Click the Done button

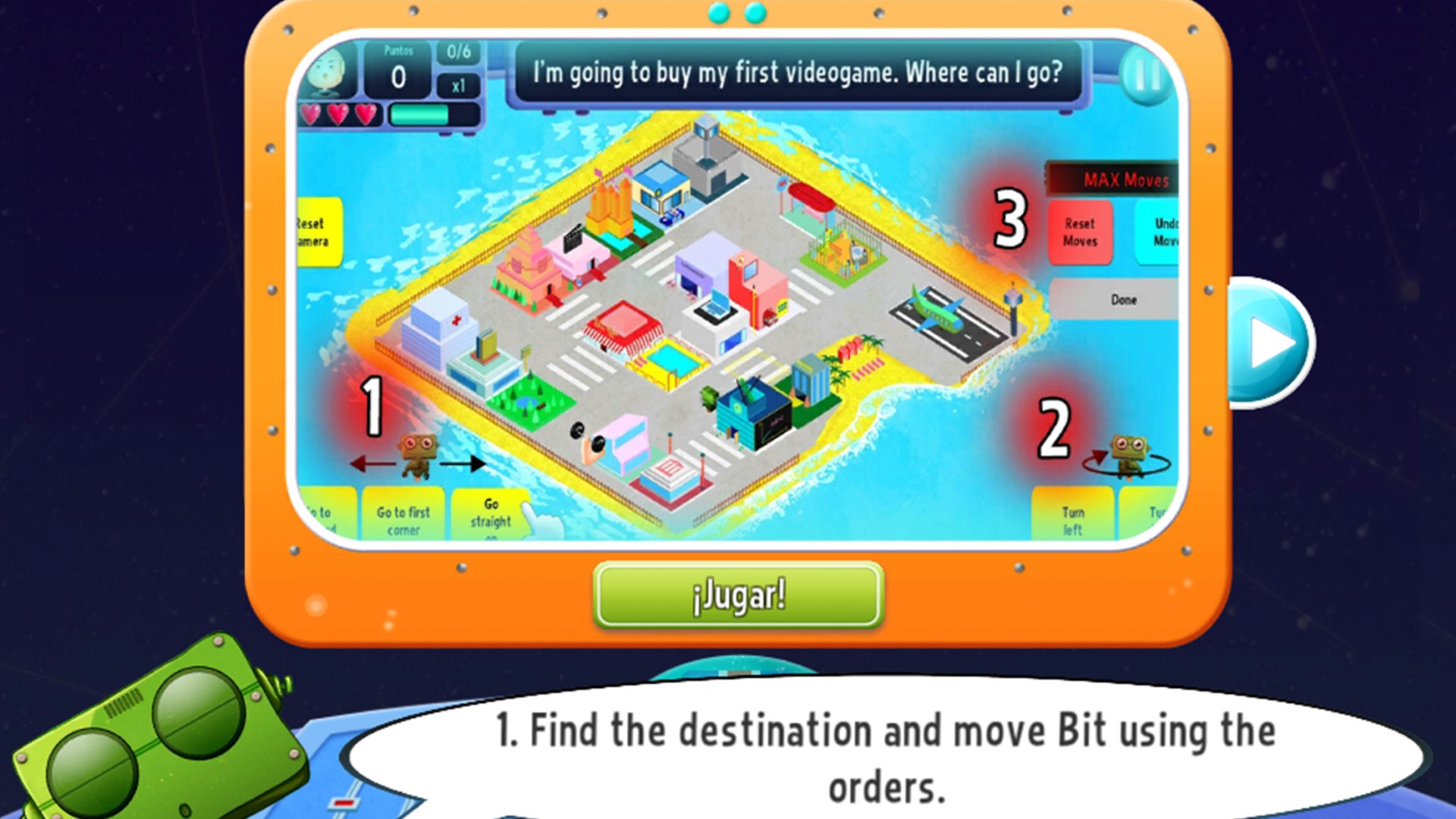[x=1122, y=300]
